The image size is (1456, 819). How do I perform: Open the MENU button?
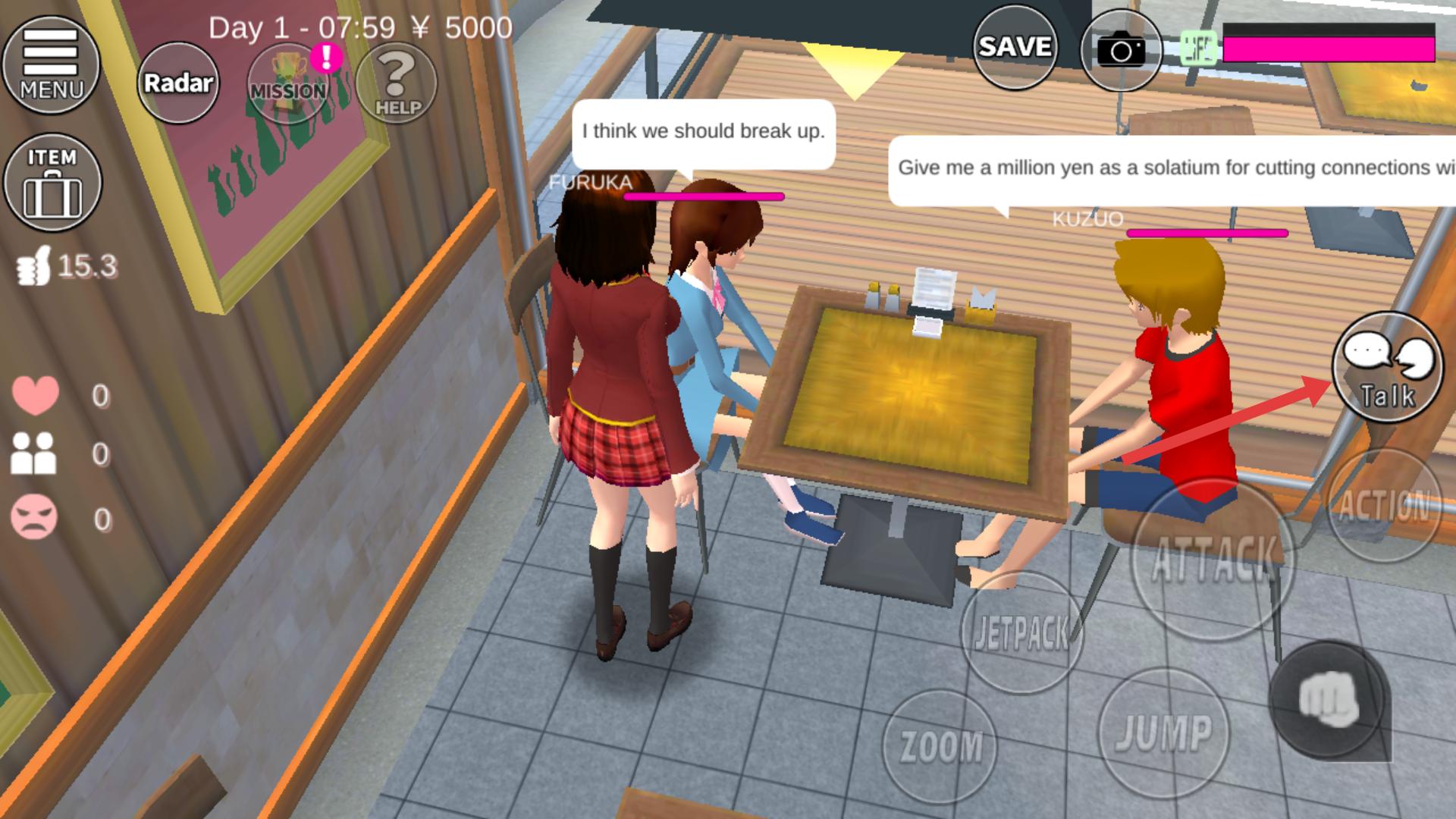[51, 65]
